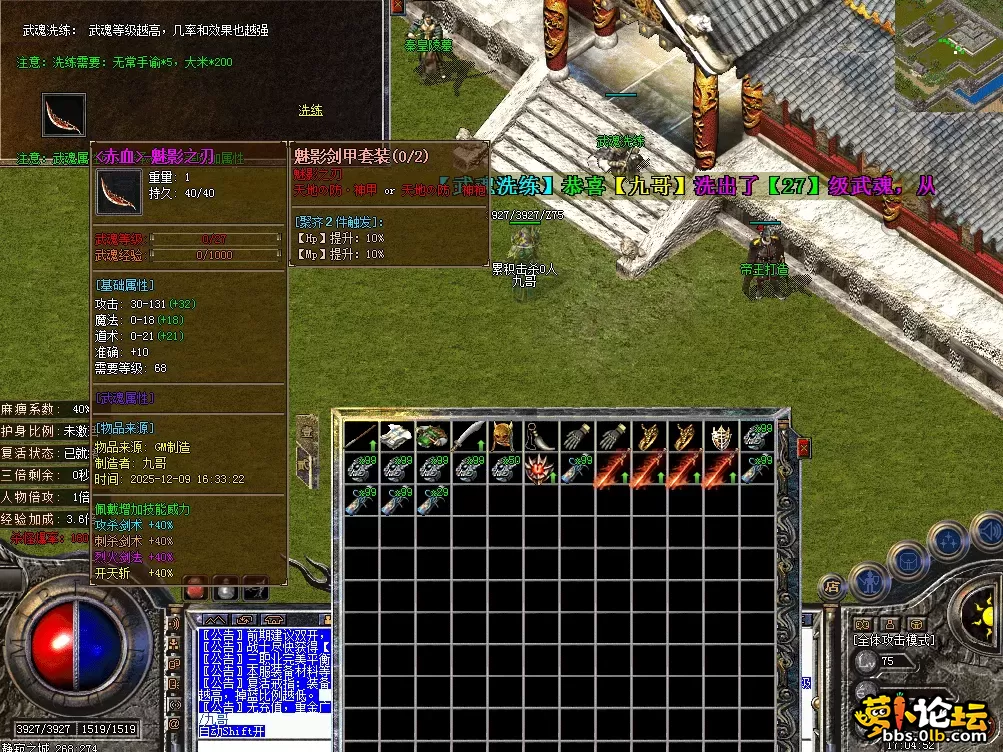Pick the curved silver blade item
The width and height of the screenshot is (1003, 752).
(468, 436)
